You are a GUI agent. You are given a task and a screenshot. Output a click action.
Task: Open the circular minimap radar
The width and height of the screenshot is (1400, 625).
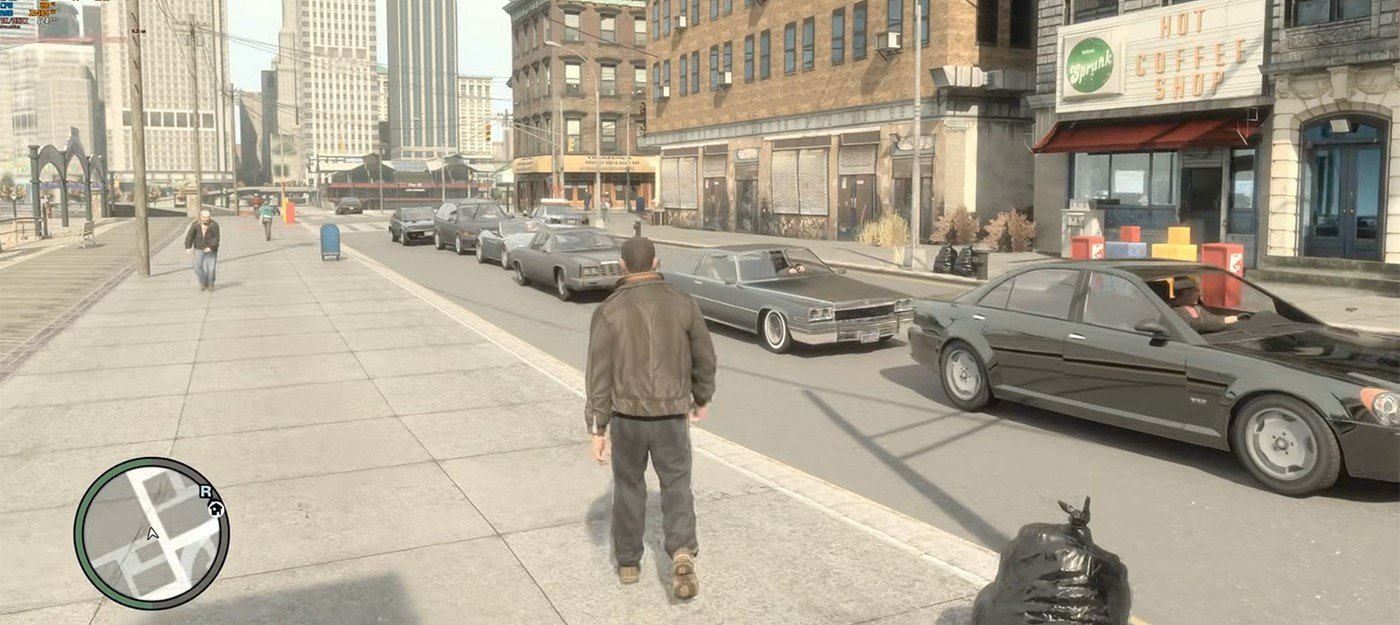coord(151,533)
